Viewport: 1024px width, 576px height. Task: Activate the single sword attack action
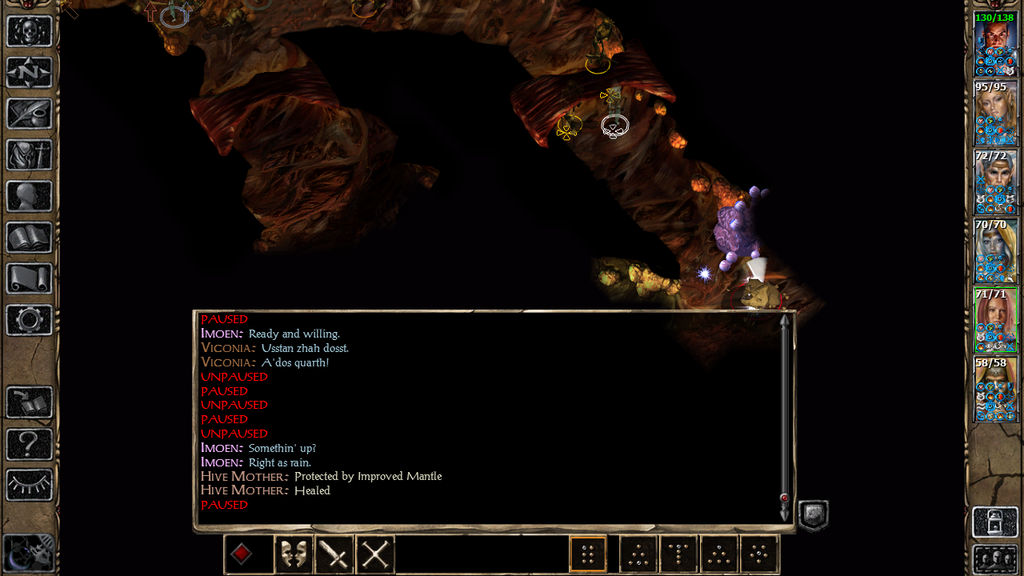(x=333, y=554)
